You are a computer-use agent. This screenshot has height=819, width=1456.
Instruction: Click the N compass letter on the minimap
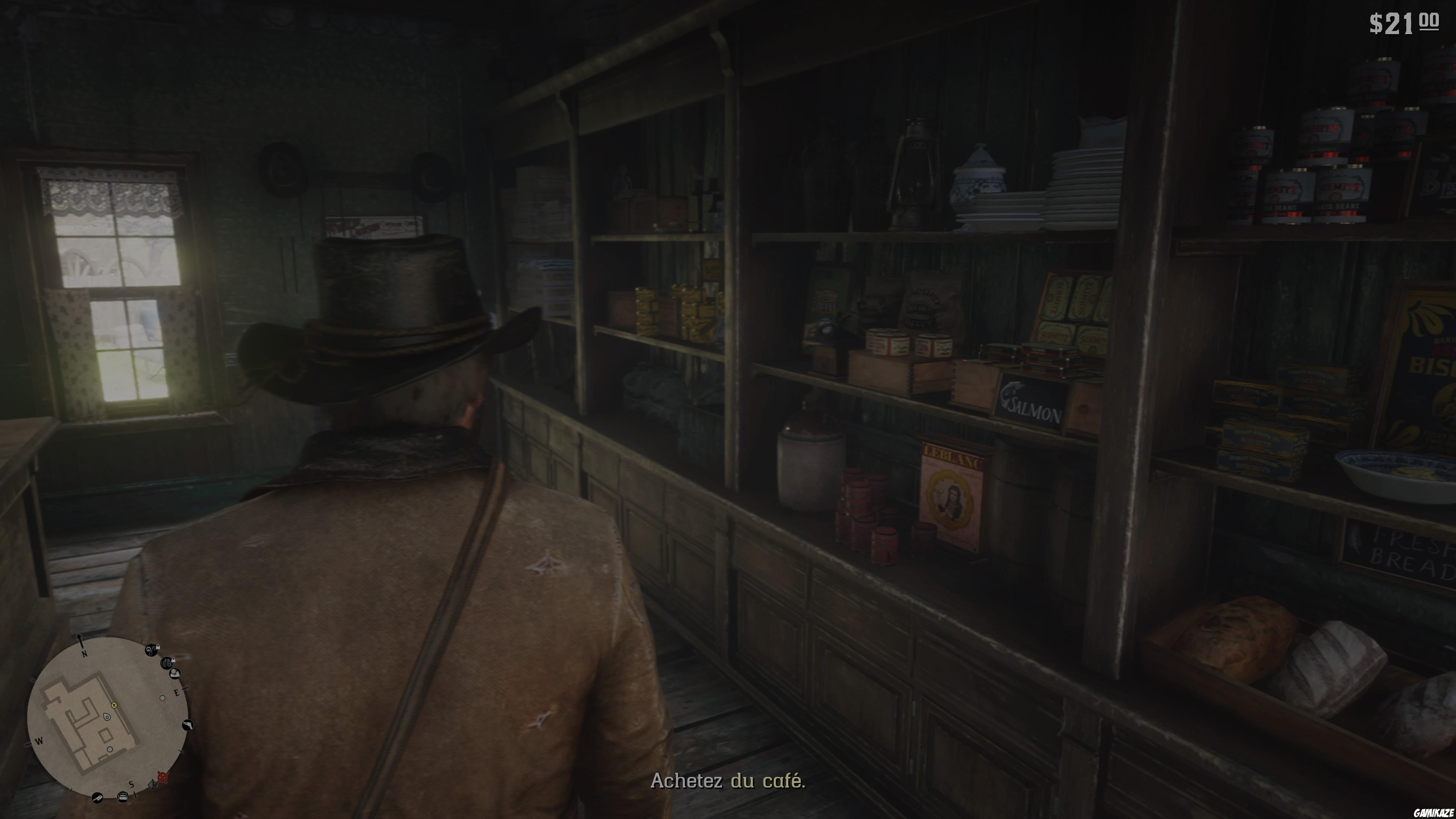tap(85, 653)
